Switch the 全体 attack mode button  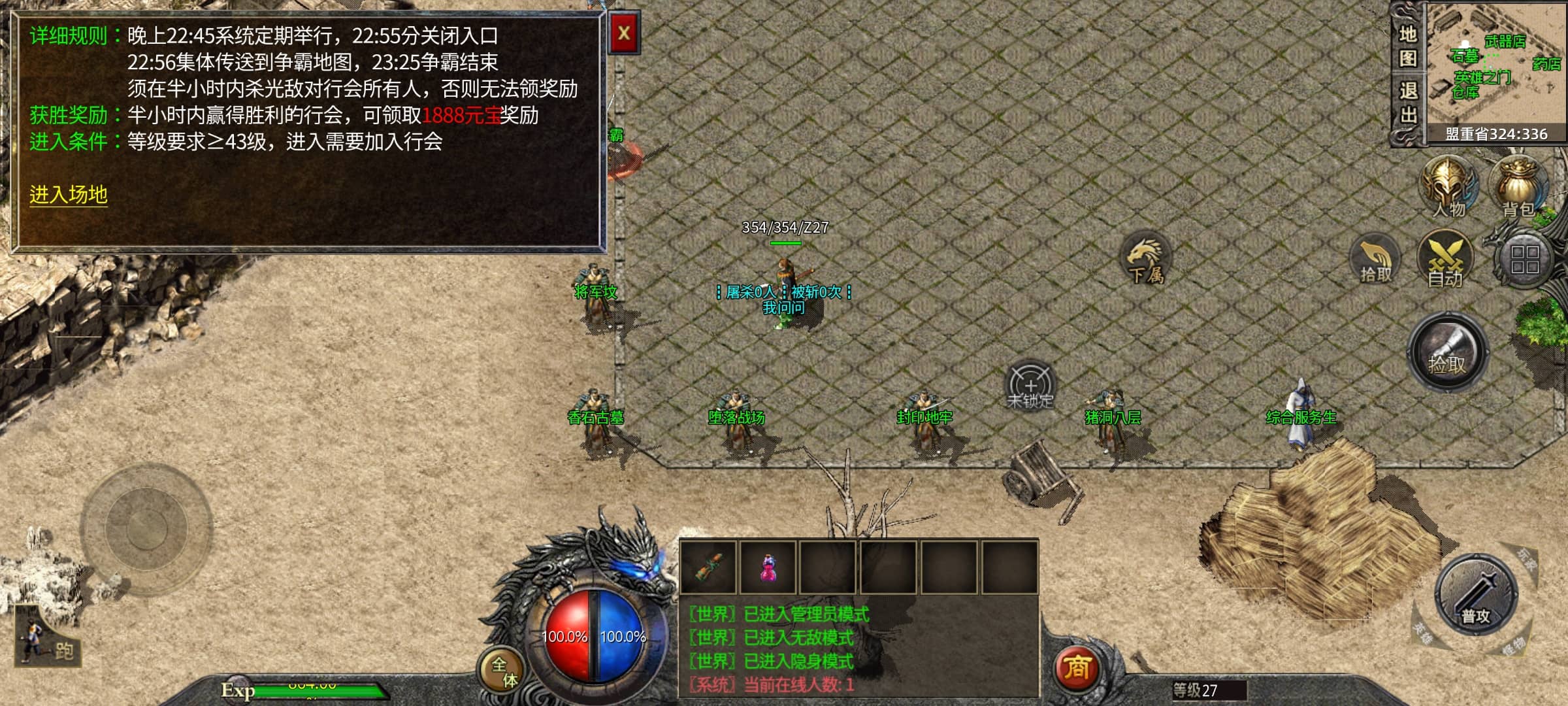[503, 671]
